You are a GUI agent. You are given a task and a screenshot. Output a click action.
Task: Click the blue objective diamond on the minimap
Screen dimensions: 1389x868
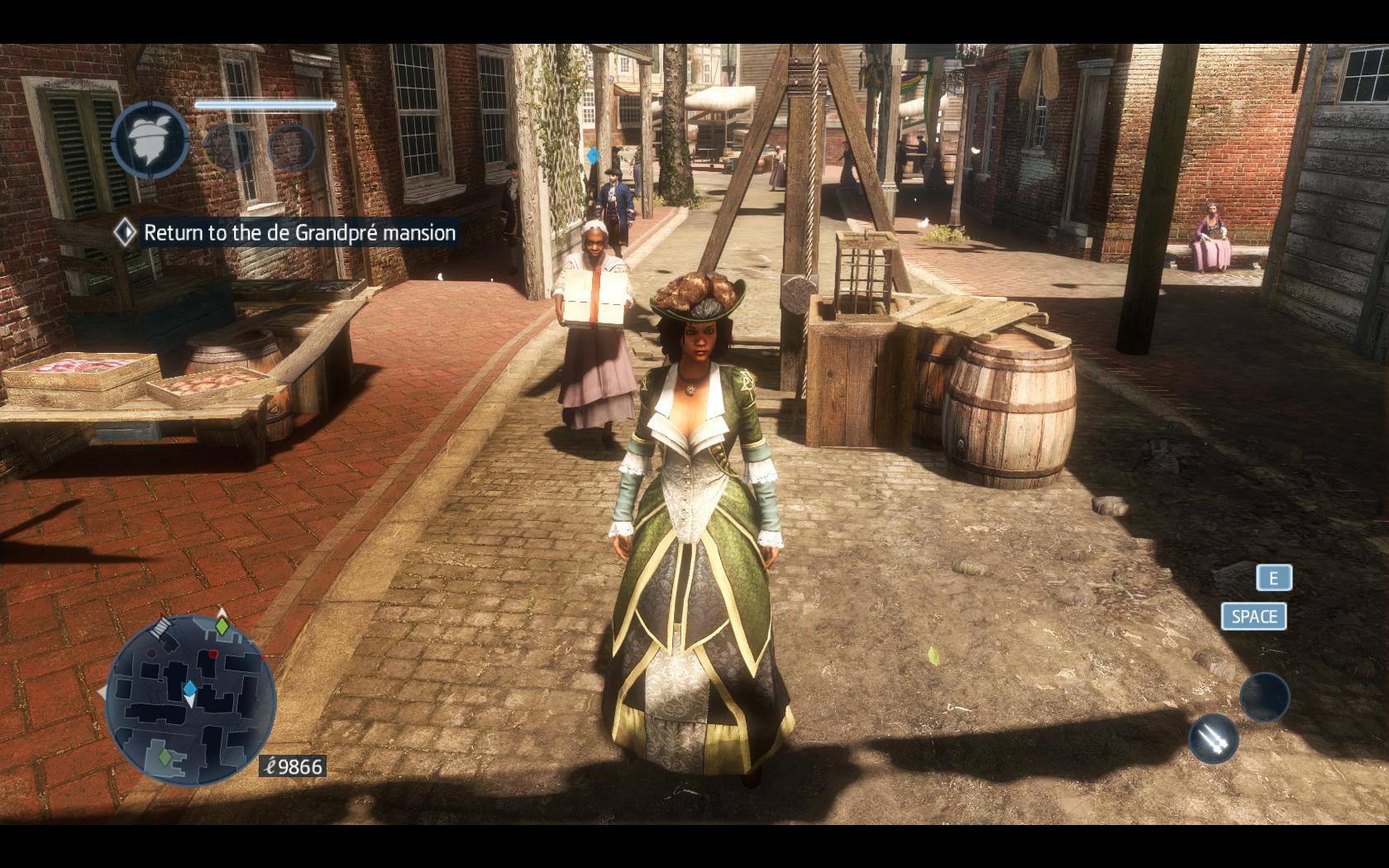[x=189, y=688]
